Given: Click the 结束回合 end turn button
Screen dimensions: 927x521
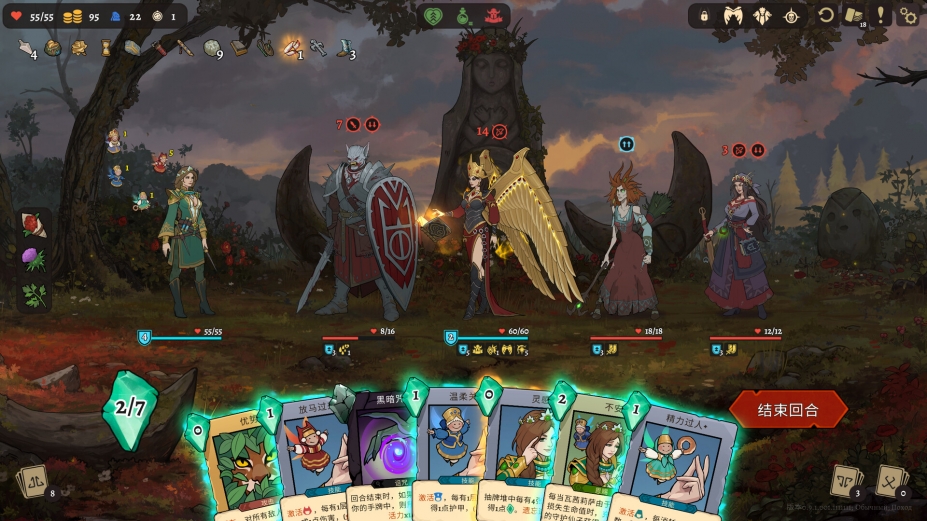Looking at the screenshot, I should (788, 409).
